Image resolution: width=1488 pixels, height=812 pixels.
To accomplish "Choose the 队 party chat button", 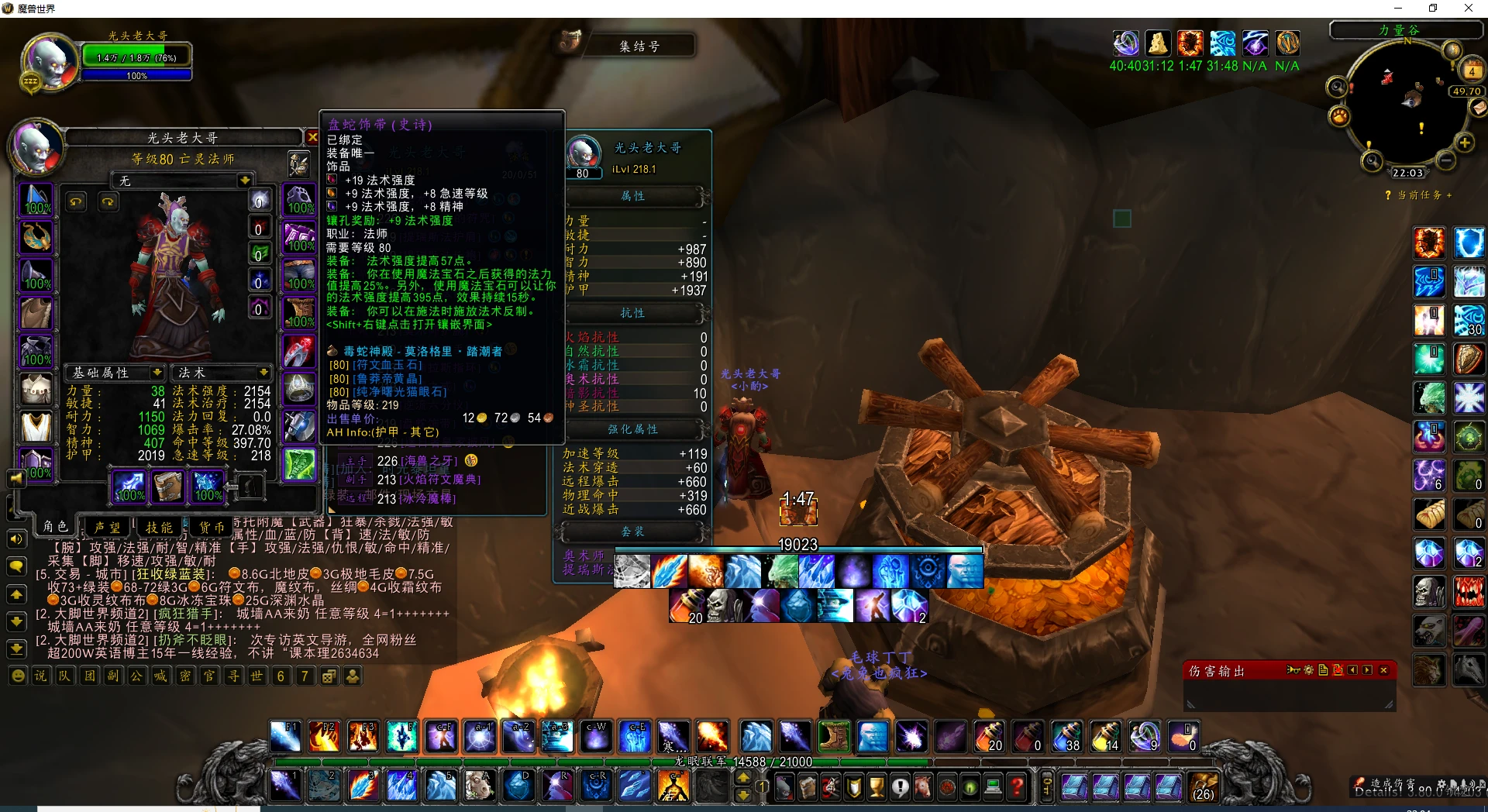I will coord(64,676).
